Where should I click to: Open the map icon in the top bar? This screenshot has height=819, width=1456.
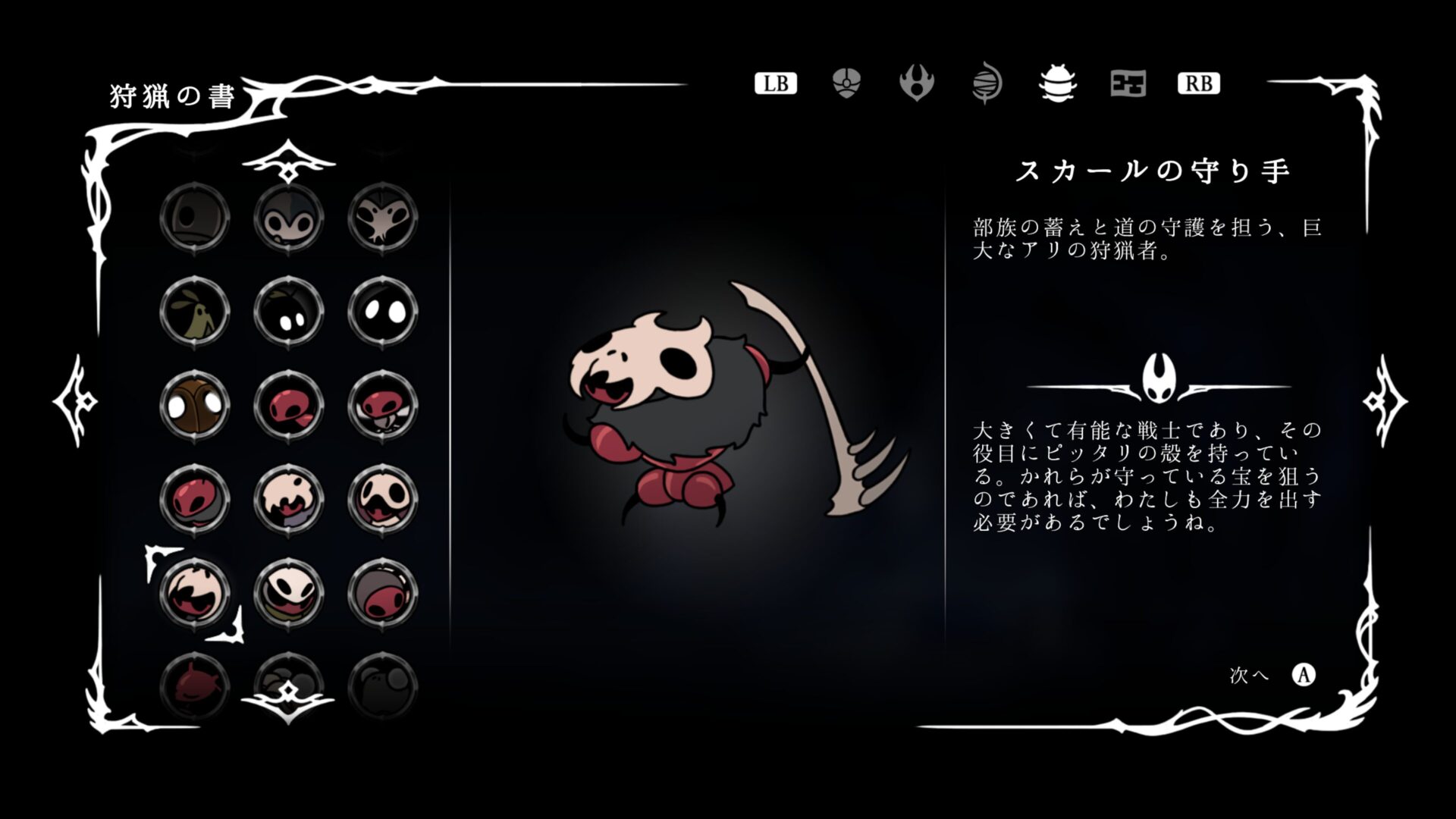click(1126, 83)
